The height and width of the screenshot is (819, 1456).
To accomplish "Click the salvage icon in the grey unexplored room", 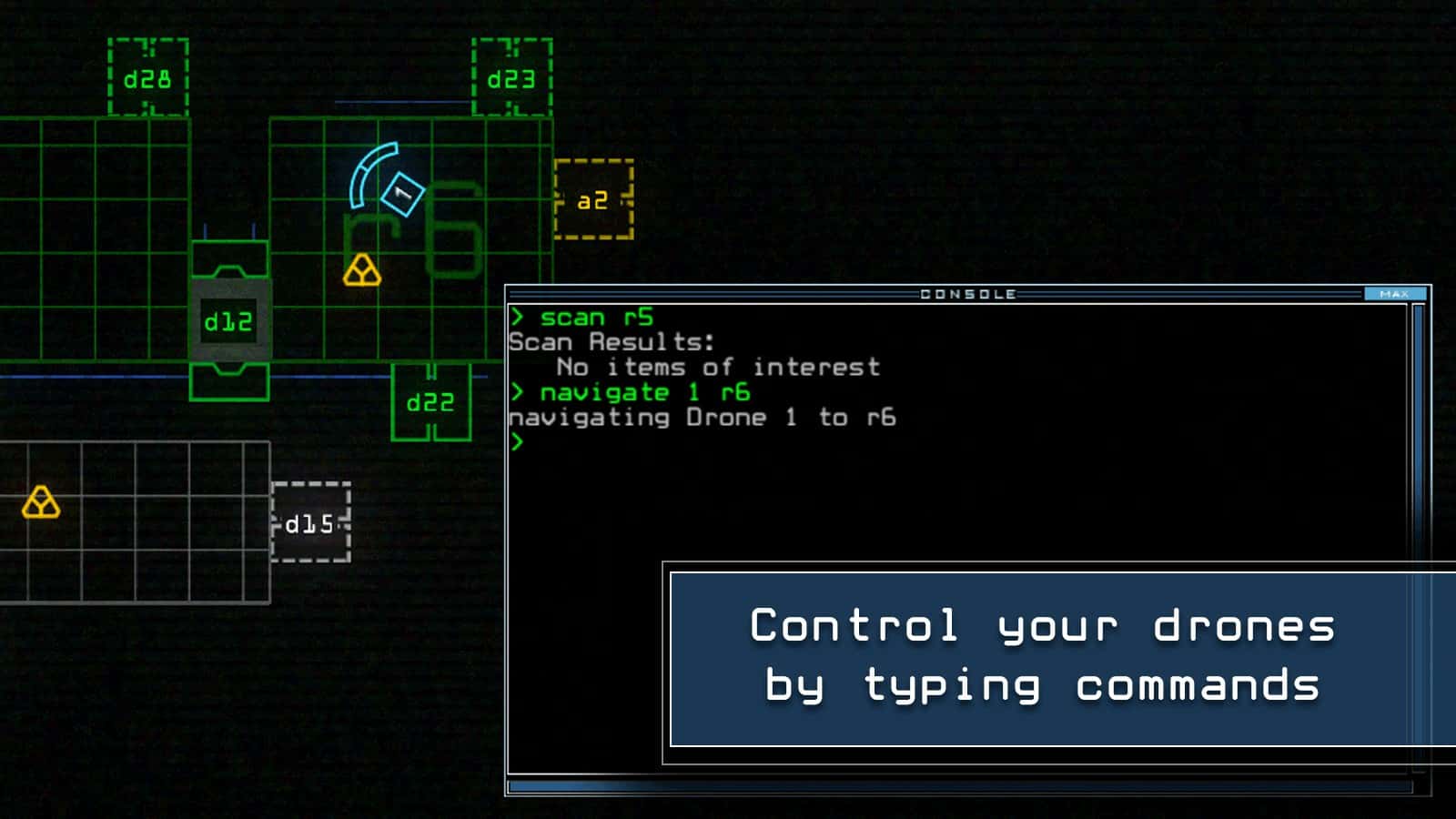I will (42, 503).
